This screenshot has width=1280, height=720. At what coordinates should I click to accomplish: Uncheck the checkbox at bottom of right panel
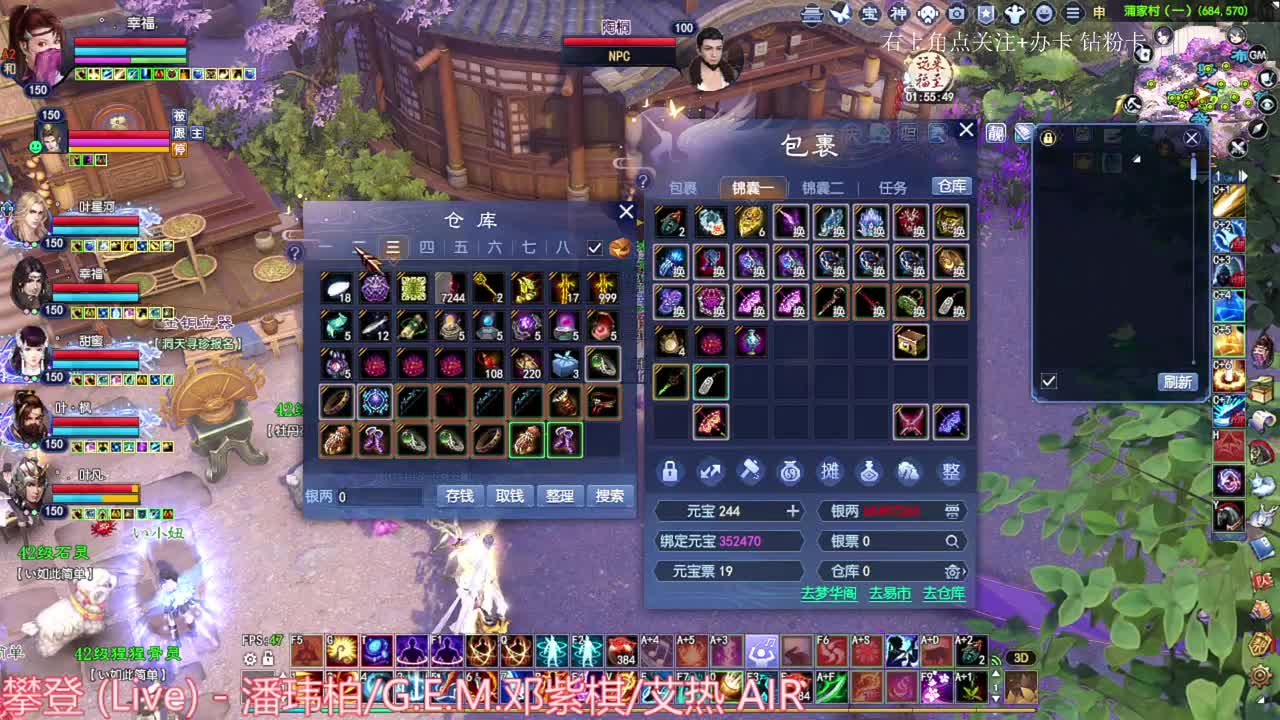click(1046, 382)
